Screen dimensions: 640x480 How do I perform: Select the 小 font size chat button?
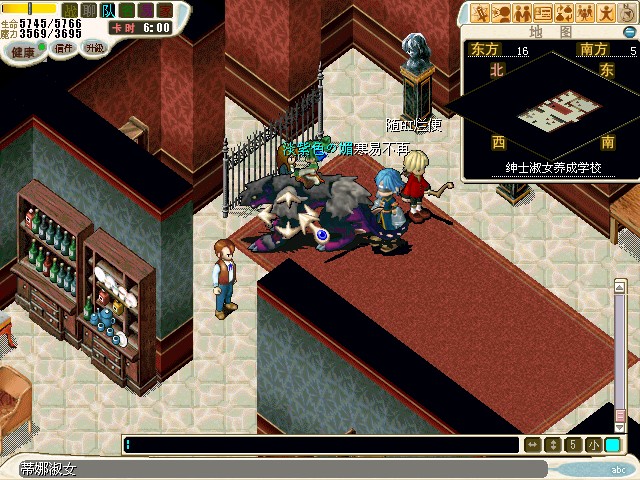(x=592, y=444)
